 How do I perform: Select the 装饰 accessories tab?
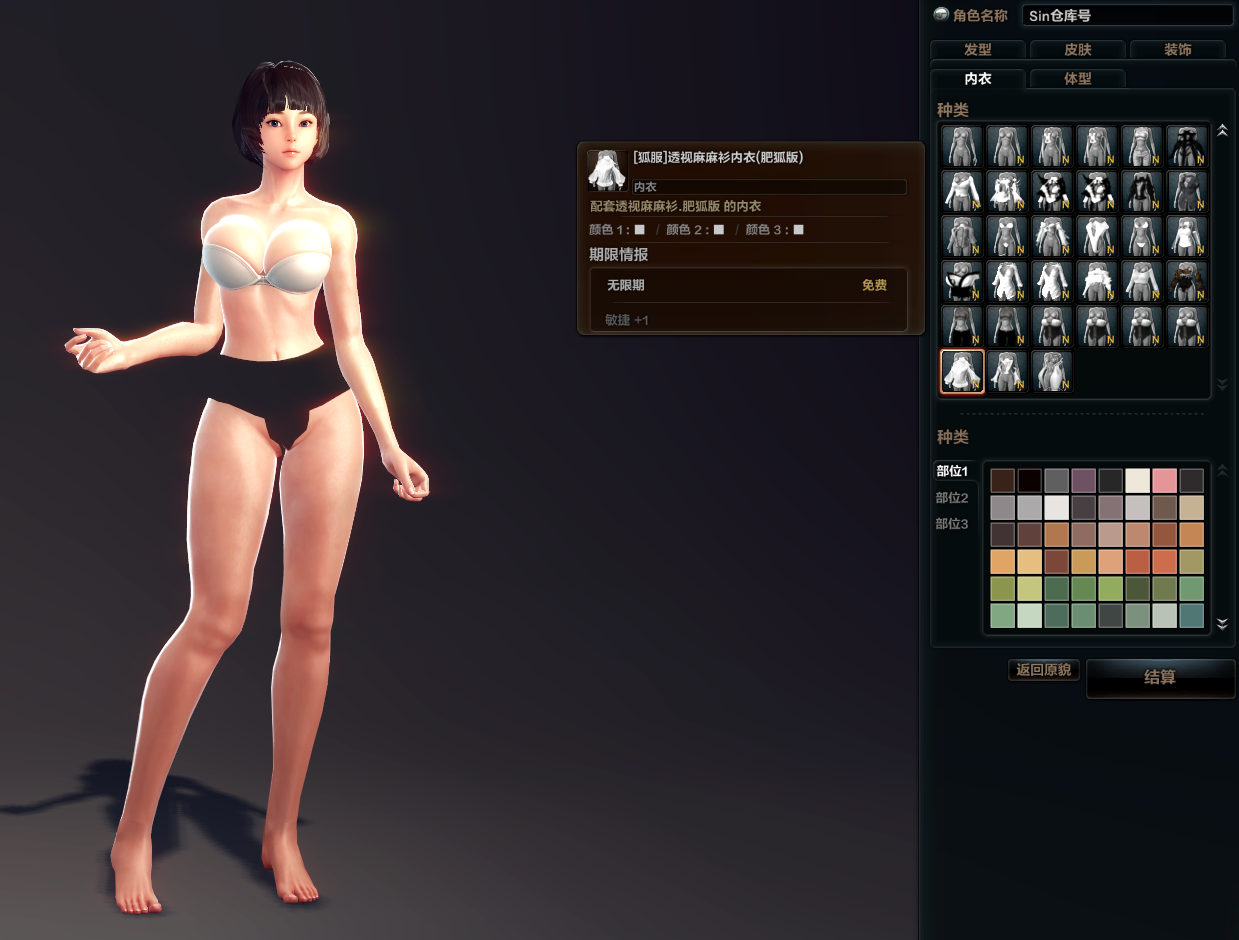(1177, 50)
